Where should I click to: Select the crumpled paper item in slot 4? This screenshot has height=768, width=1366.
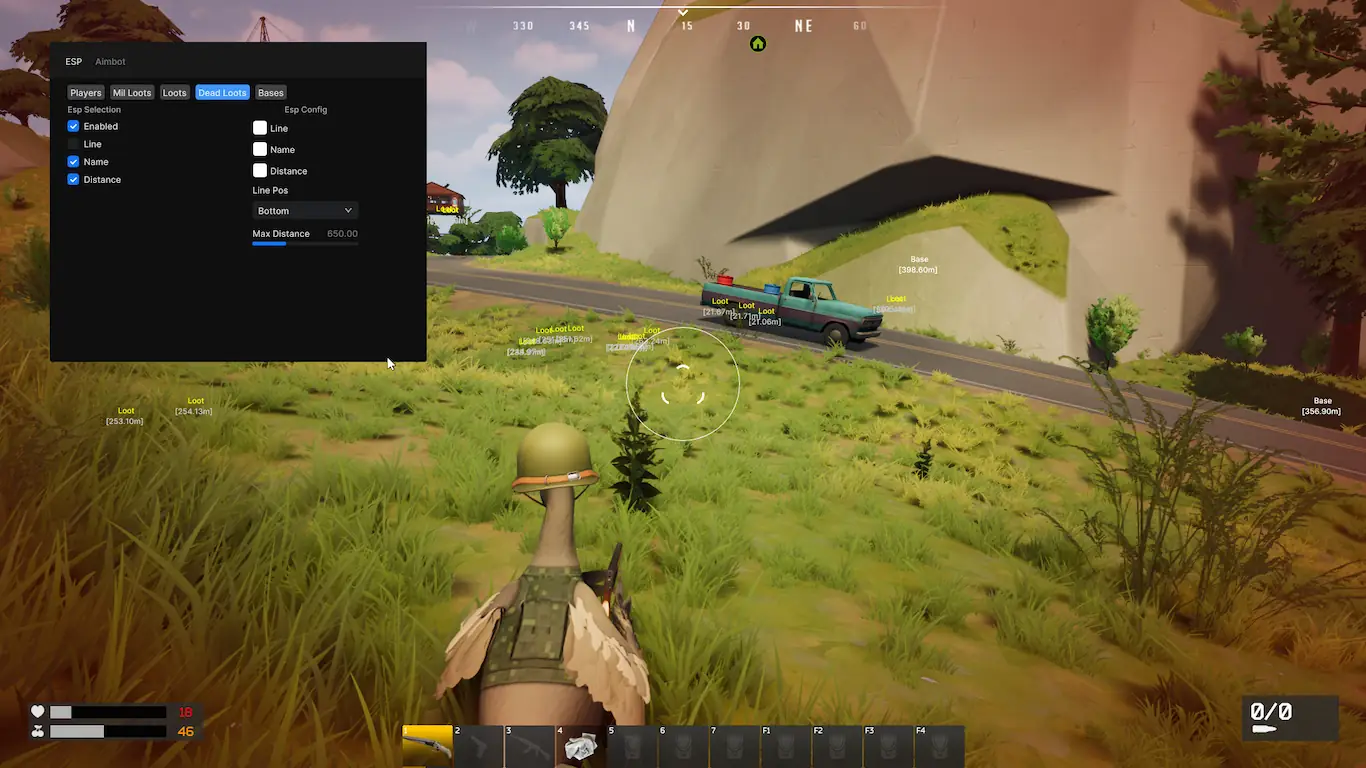(582, 747)
